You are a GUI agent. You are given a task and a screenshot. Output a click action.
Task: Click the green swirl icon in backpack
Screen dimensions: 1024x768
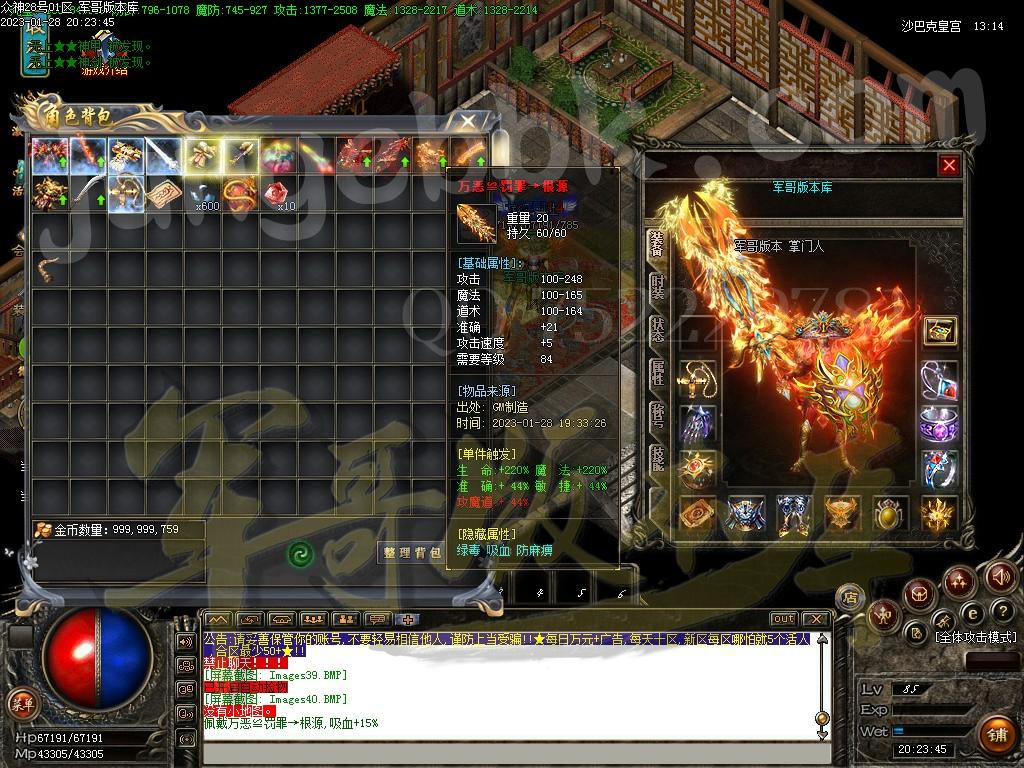tap(300, 553)
